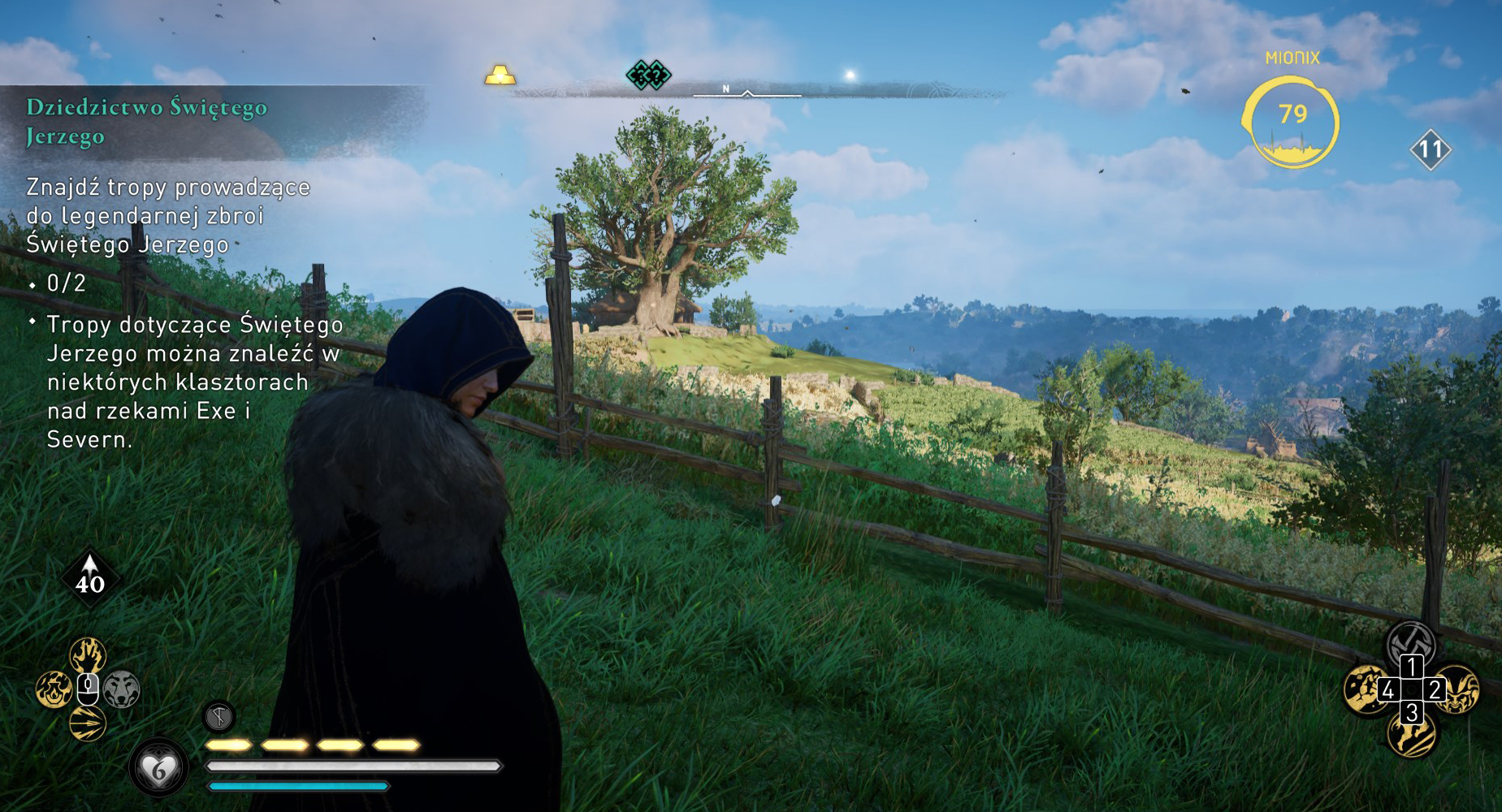Activate the leaping kick melee ability in slot 3
This screenshot has height=812, width=1502.
point(1412,735)
